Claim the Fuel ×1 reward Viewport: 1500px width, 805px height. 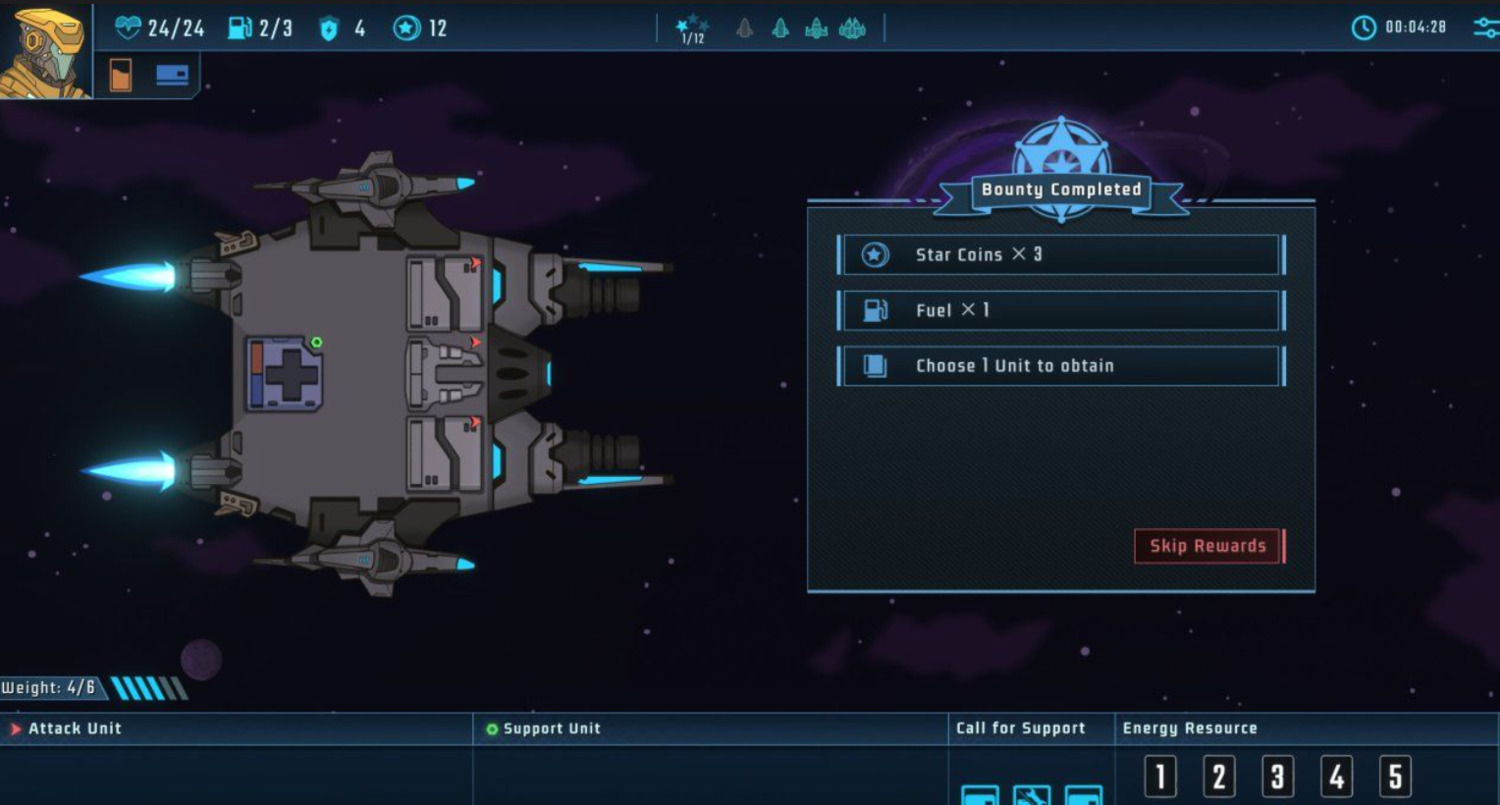point(1061,311)
